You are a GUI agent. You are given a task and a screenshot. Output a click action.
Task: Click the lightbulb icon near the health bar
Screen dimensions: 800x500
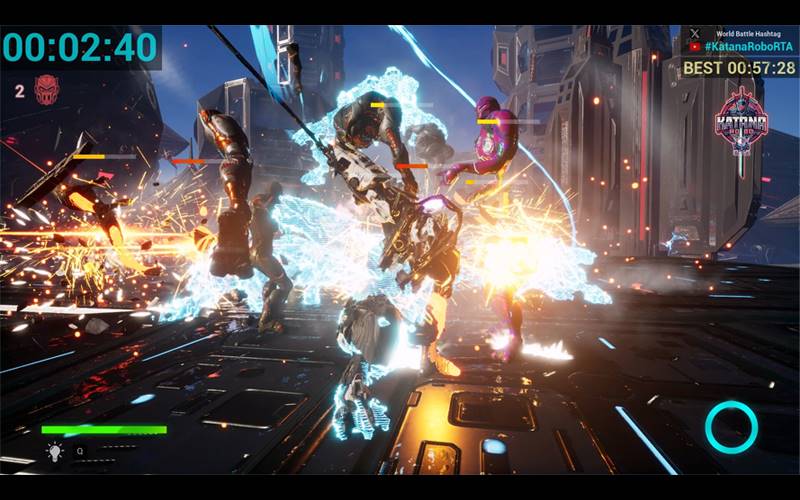coord(54,452)
